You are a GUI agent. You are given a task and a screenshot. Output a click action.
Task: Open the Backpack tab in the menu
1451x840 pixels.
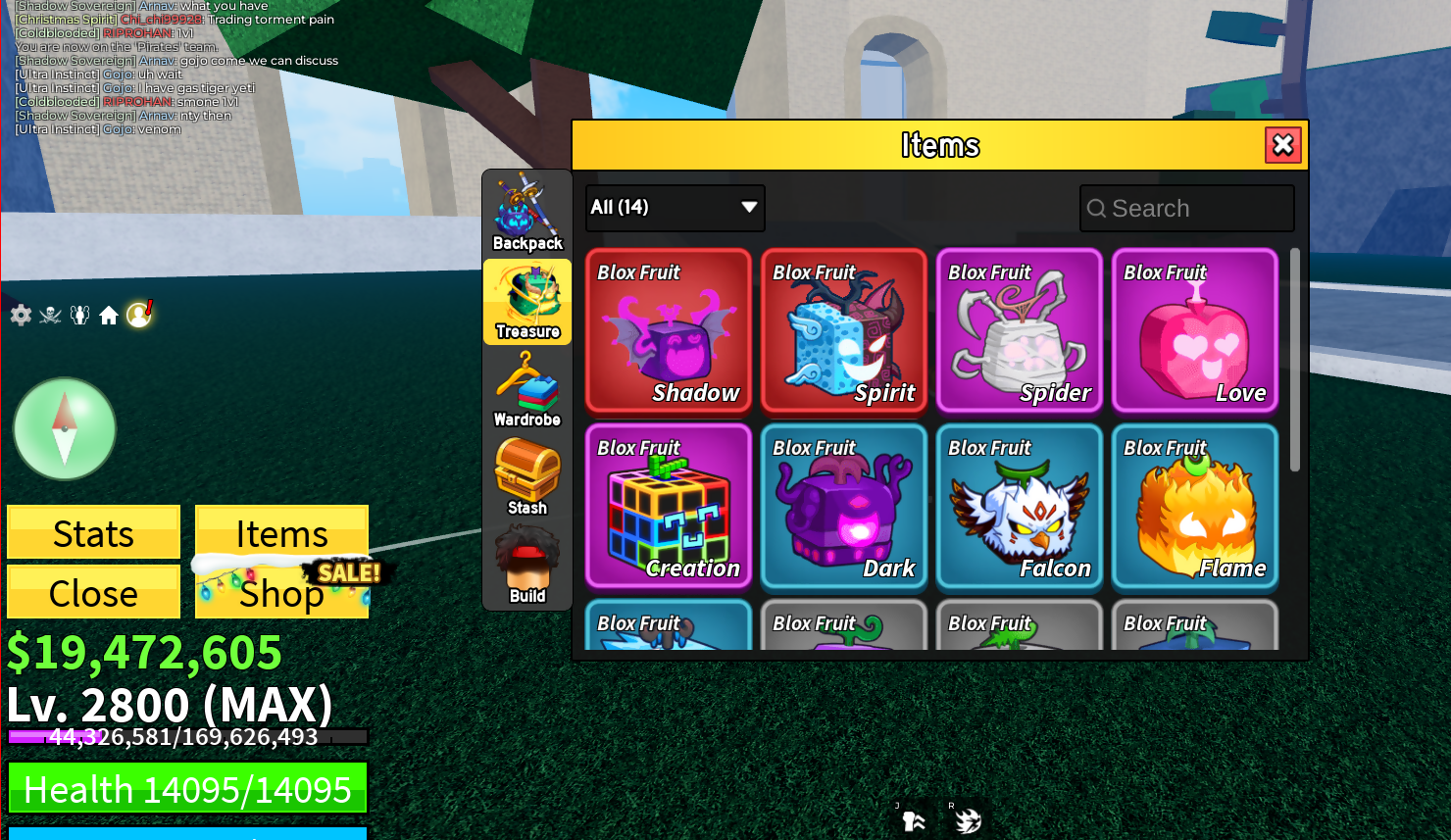coord(526,211)
